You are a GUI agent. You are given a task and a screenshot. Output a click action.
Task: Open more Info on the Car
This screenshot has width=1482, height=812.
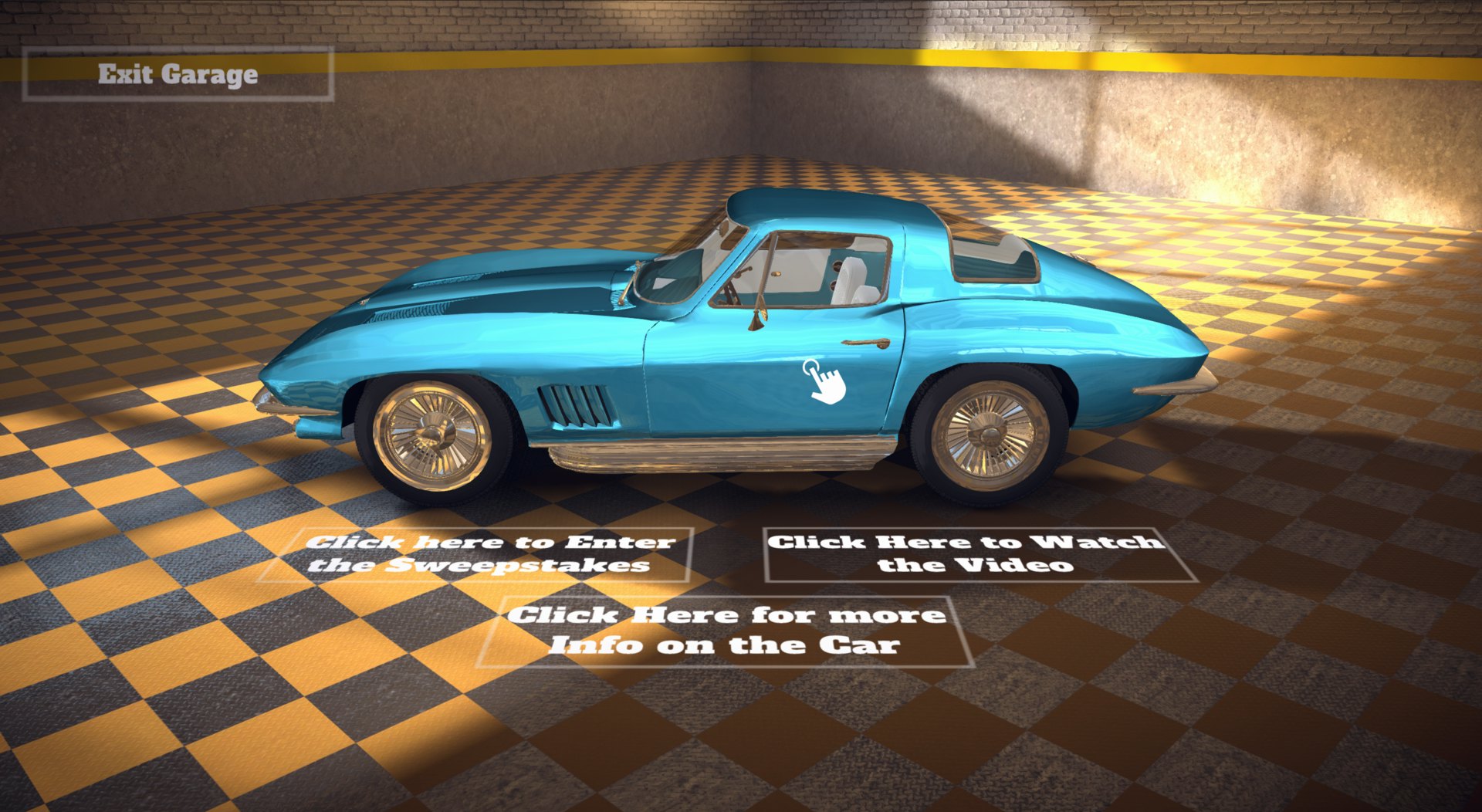pos(724,631)
